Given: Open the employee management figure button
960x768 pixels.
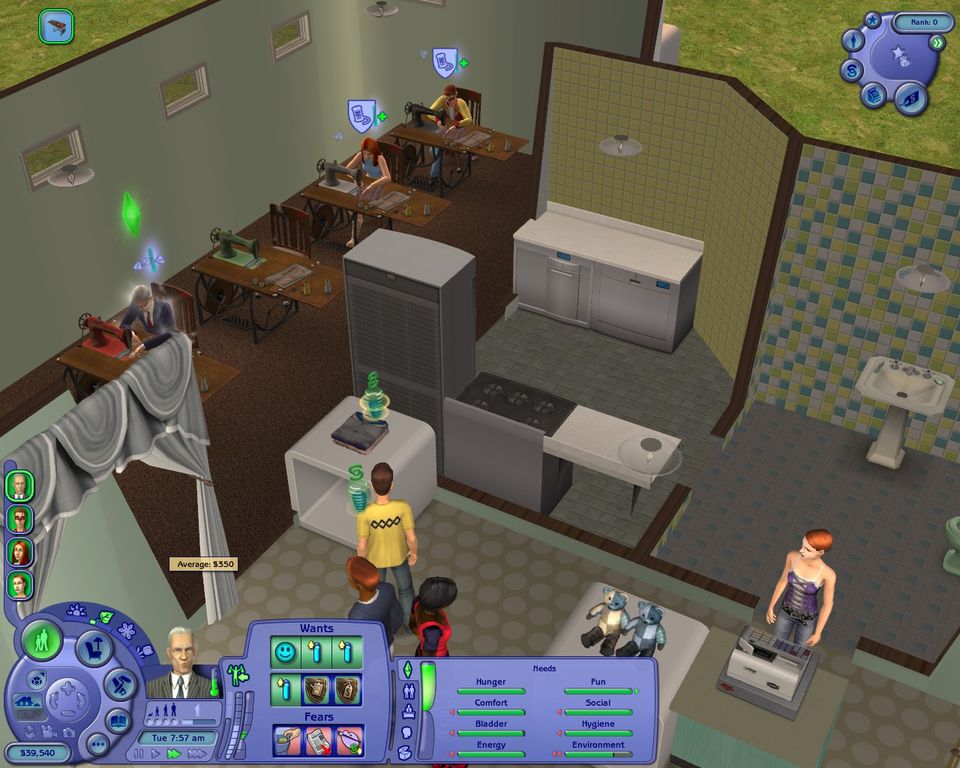Looking at the screenshot, I should (x=853, y=41).
